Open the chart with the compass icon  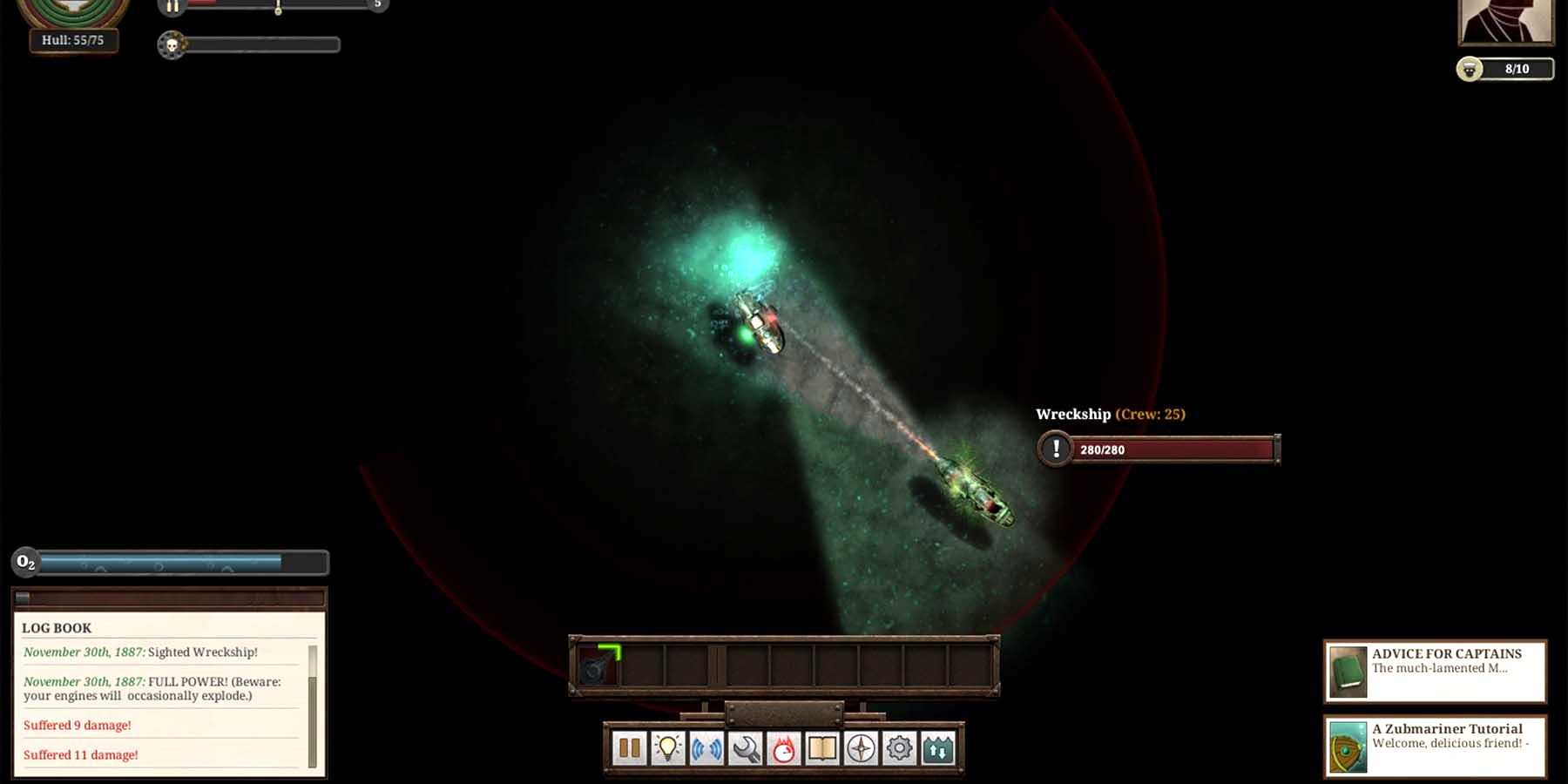[861, 748]
